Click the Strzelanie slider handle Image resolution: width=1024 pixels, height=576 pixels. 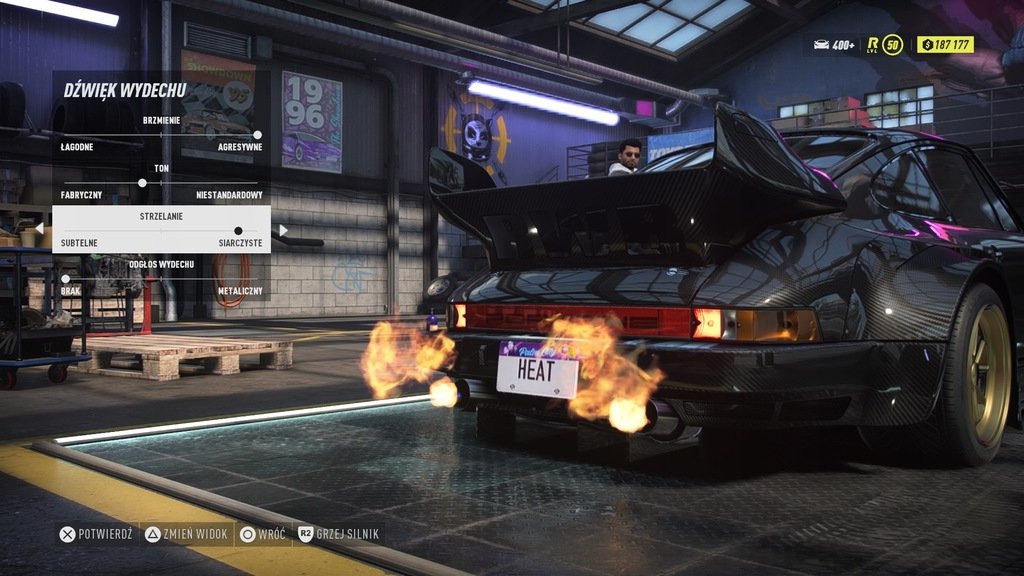[238, 231]
